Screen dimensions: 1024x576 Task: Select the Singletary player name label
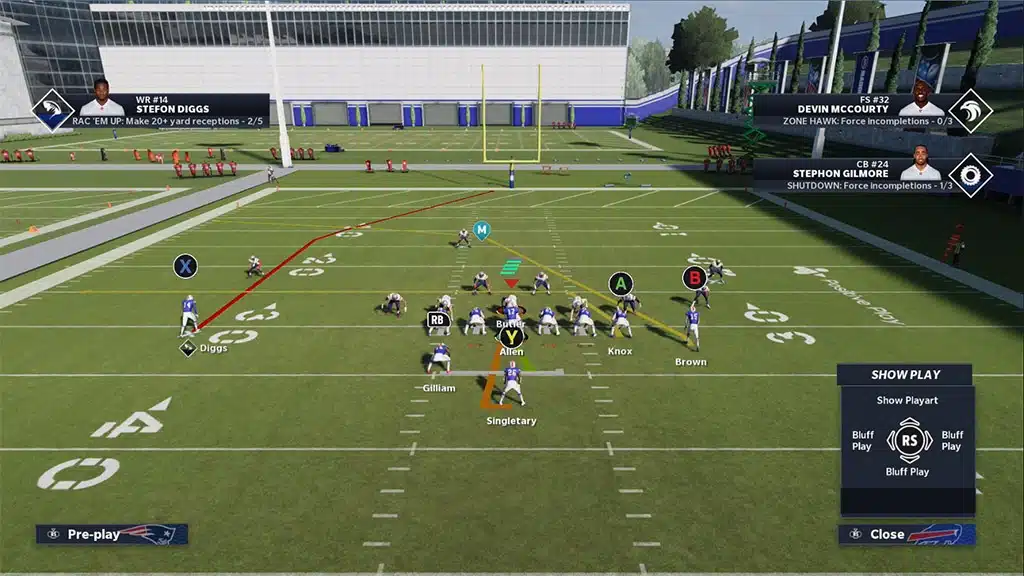[x=511, y=421]
